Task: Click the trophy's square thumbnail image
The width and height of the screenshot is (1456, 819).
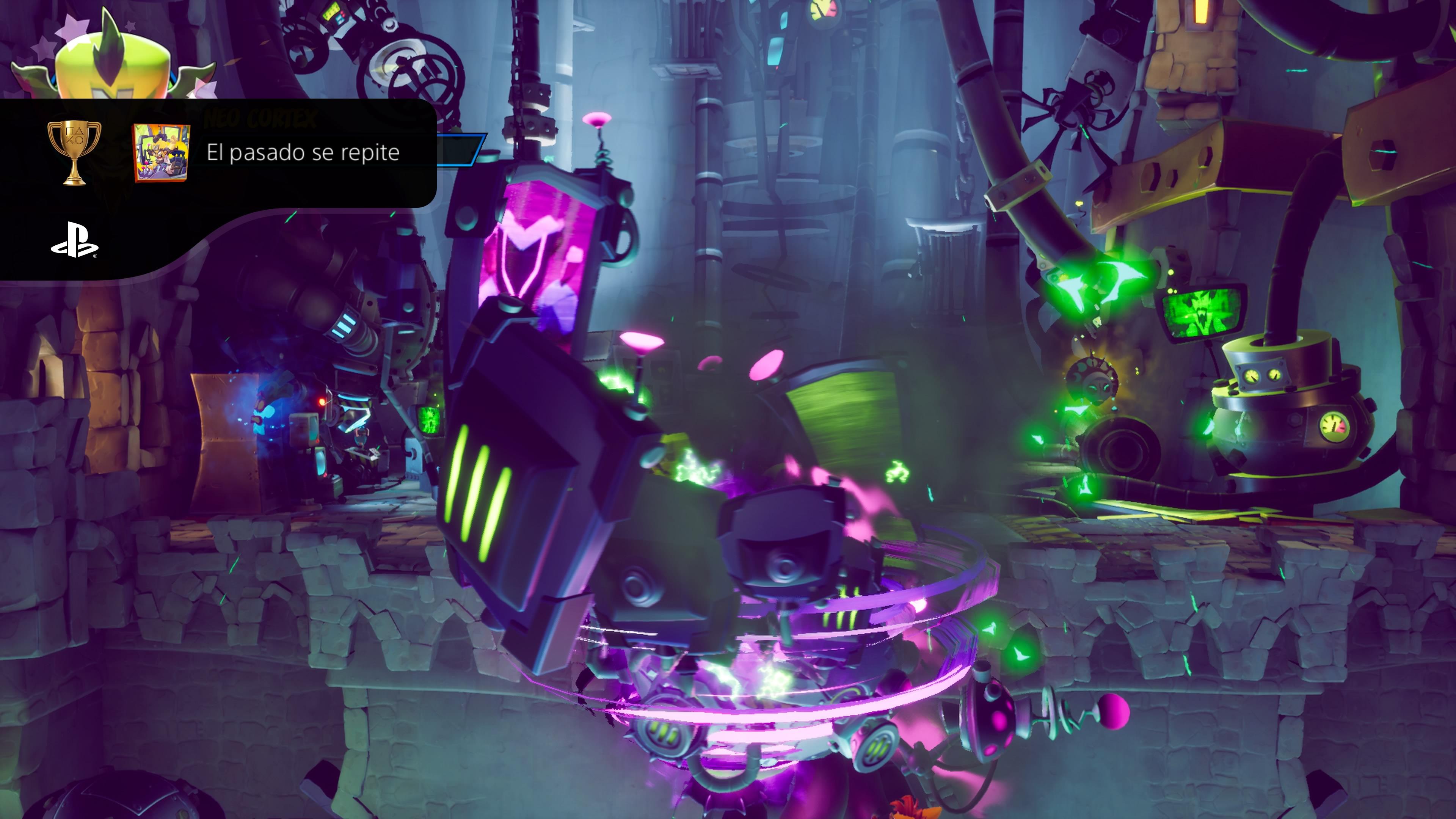Action: coord(161,153)
